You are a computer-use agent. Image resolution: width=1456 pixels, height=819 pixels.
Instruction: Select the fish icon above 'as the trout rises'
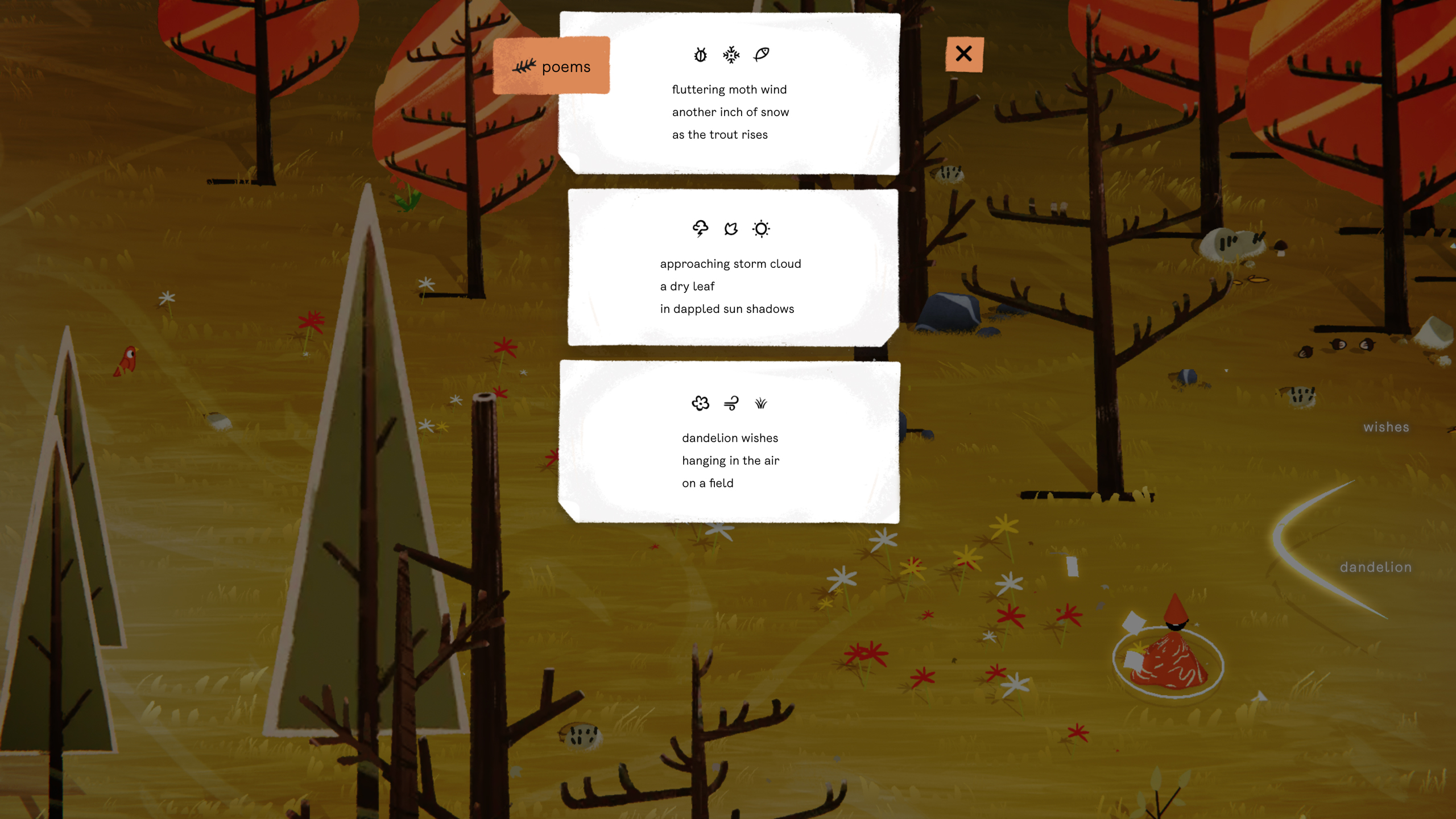tap(761, 55)
